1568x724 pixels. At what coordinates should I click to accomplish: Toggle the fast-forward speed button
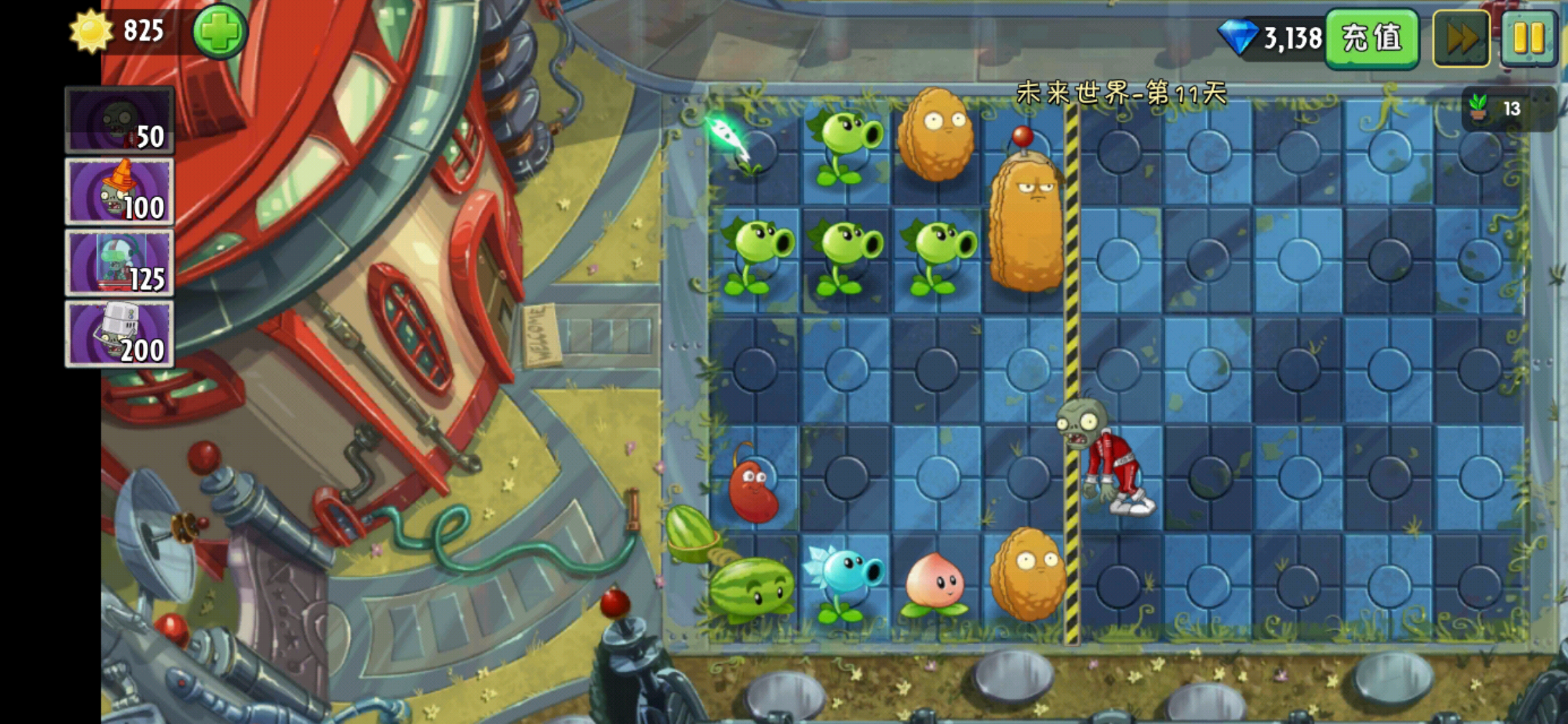coord(1461,38)
